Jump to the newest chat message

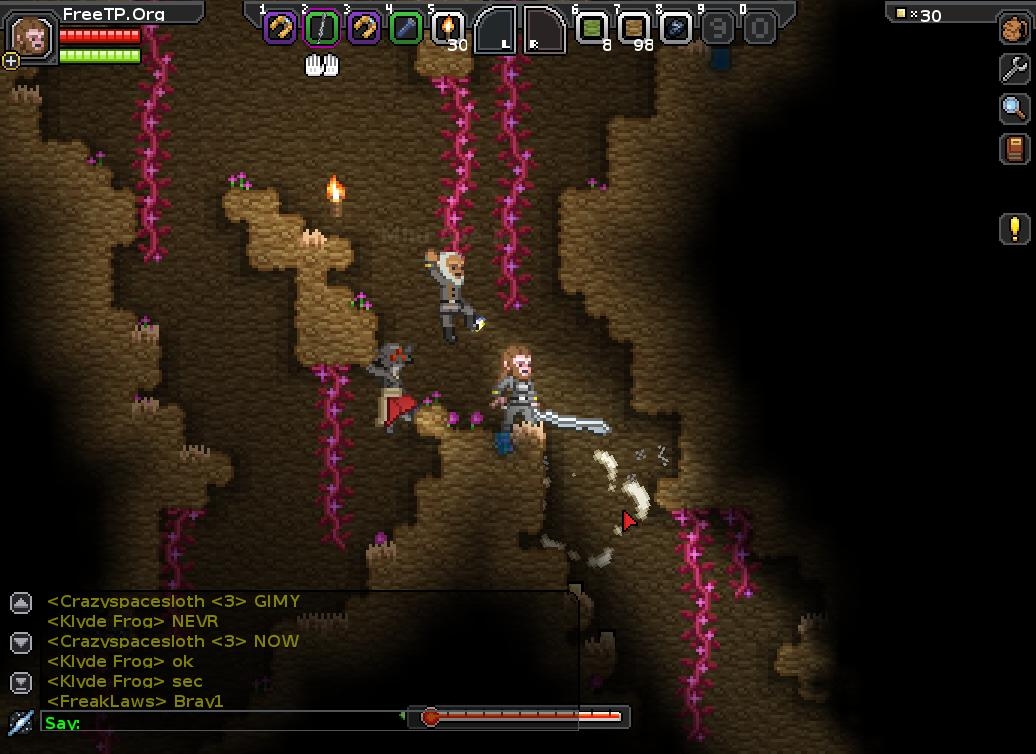(21, 683)
